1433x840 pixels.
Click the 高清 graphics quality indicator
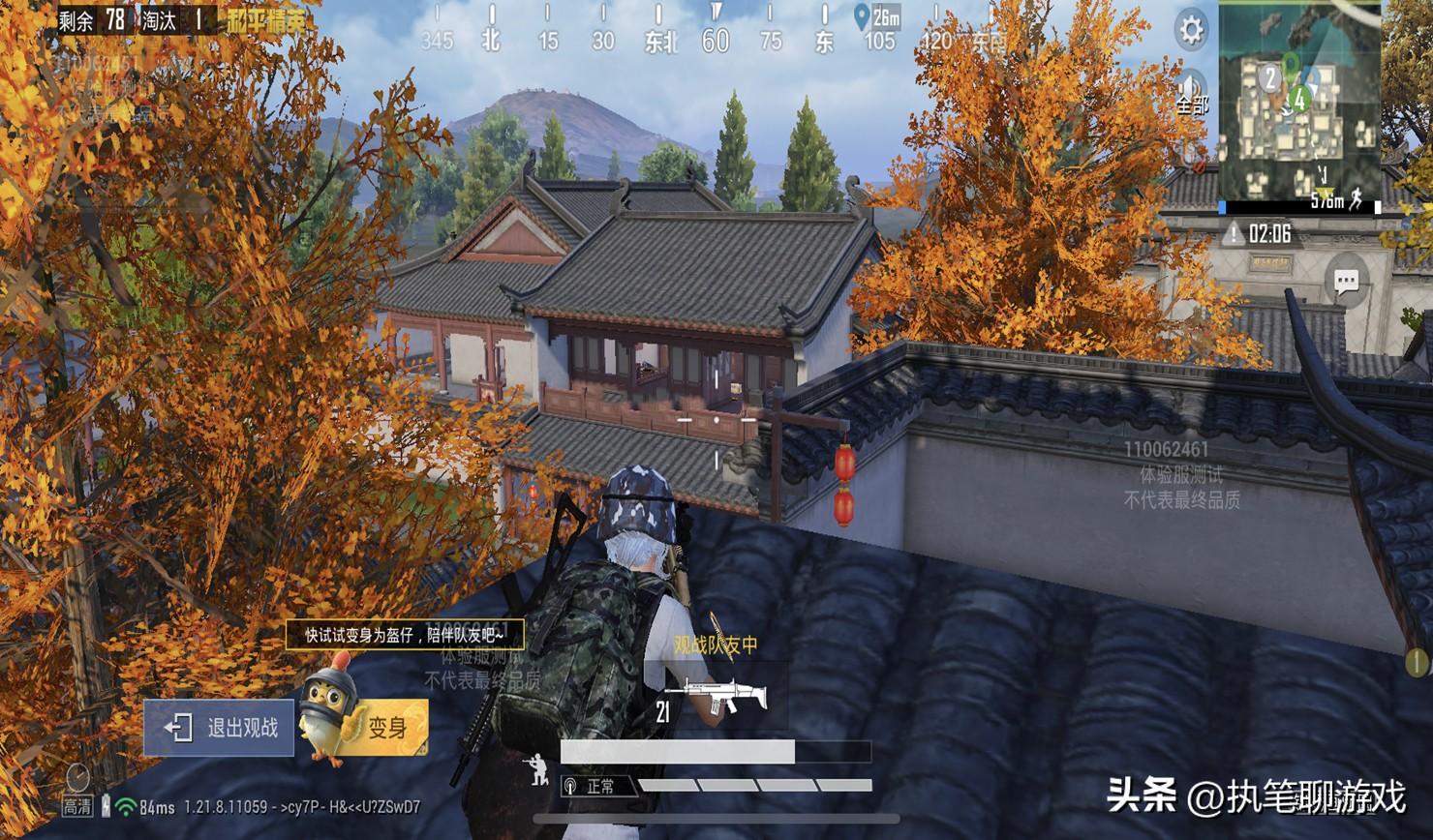(77, 792)
